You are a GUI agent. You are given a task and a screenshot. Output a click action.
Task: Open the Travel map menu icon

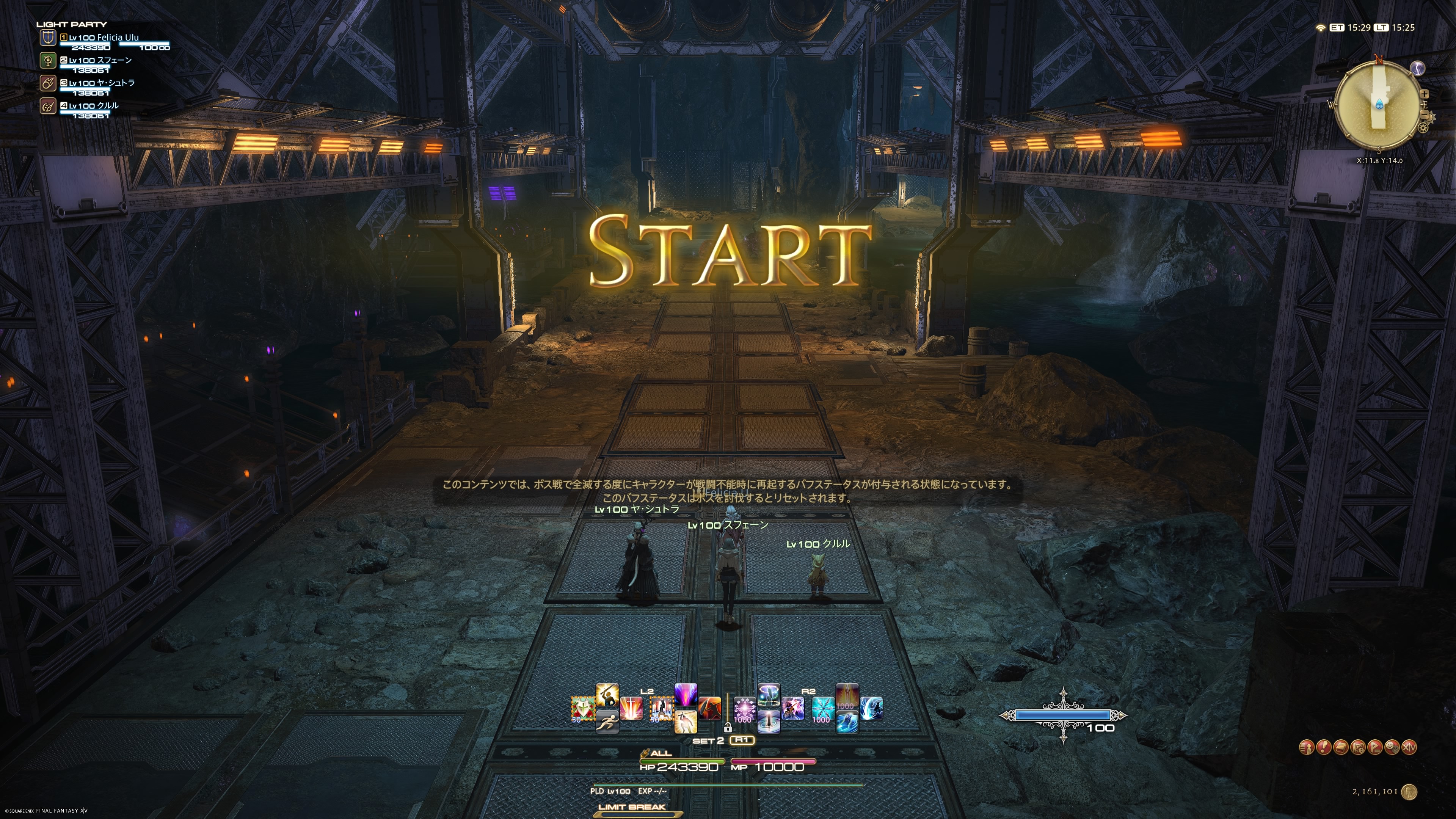1358,747
